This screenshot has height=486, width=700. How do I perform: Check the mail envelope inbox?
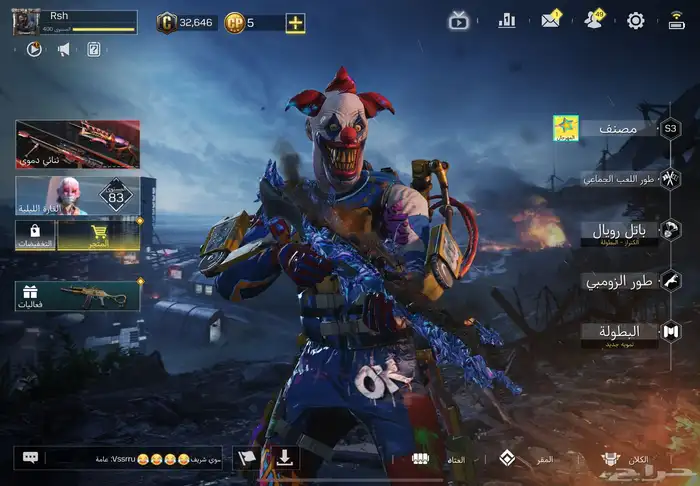(551, 20)
